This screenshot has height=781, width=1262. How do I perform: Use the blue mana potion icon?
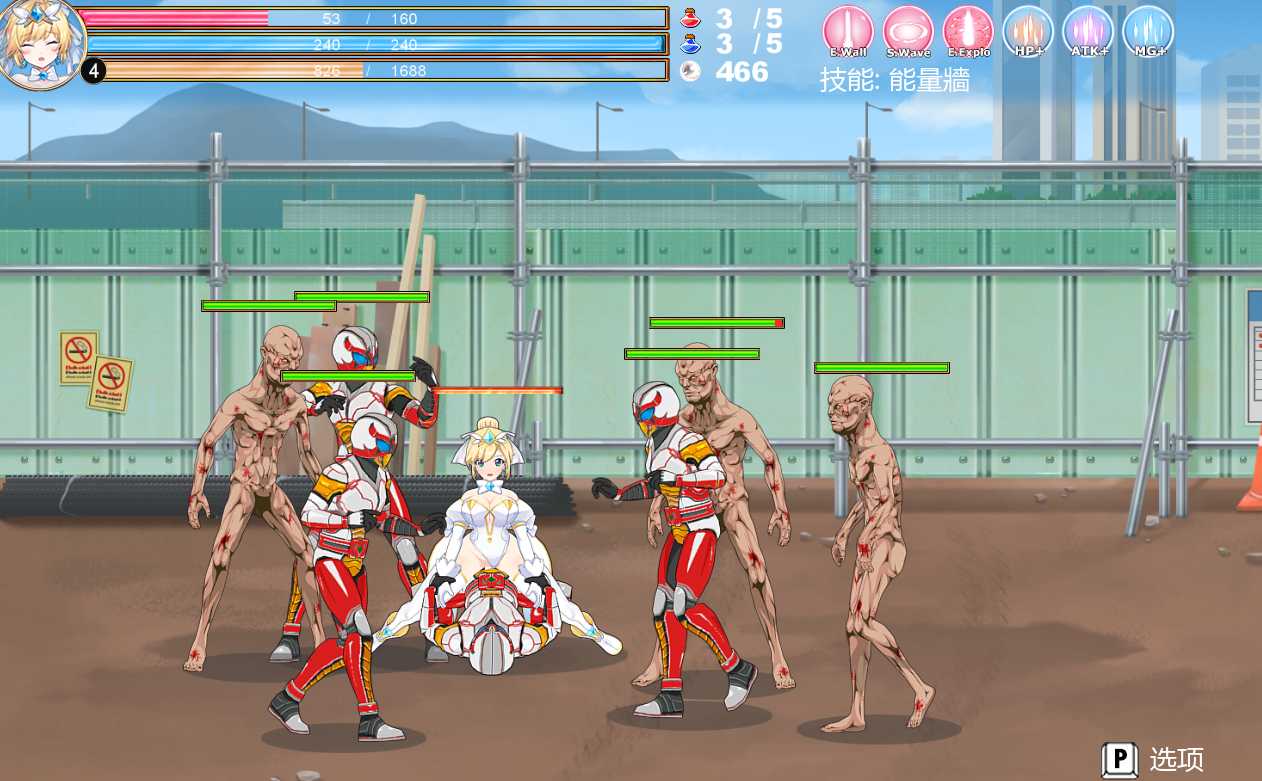[x=689, y=44]
